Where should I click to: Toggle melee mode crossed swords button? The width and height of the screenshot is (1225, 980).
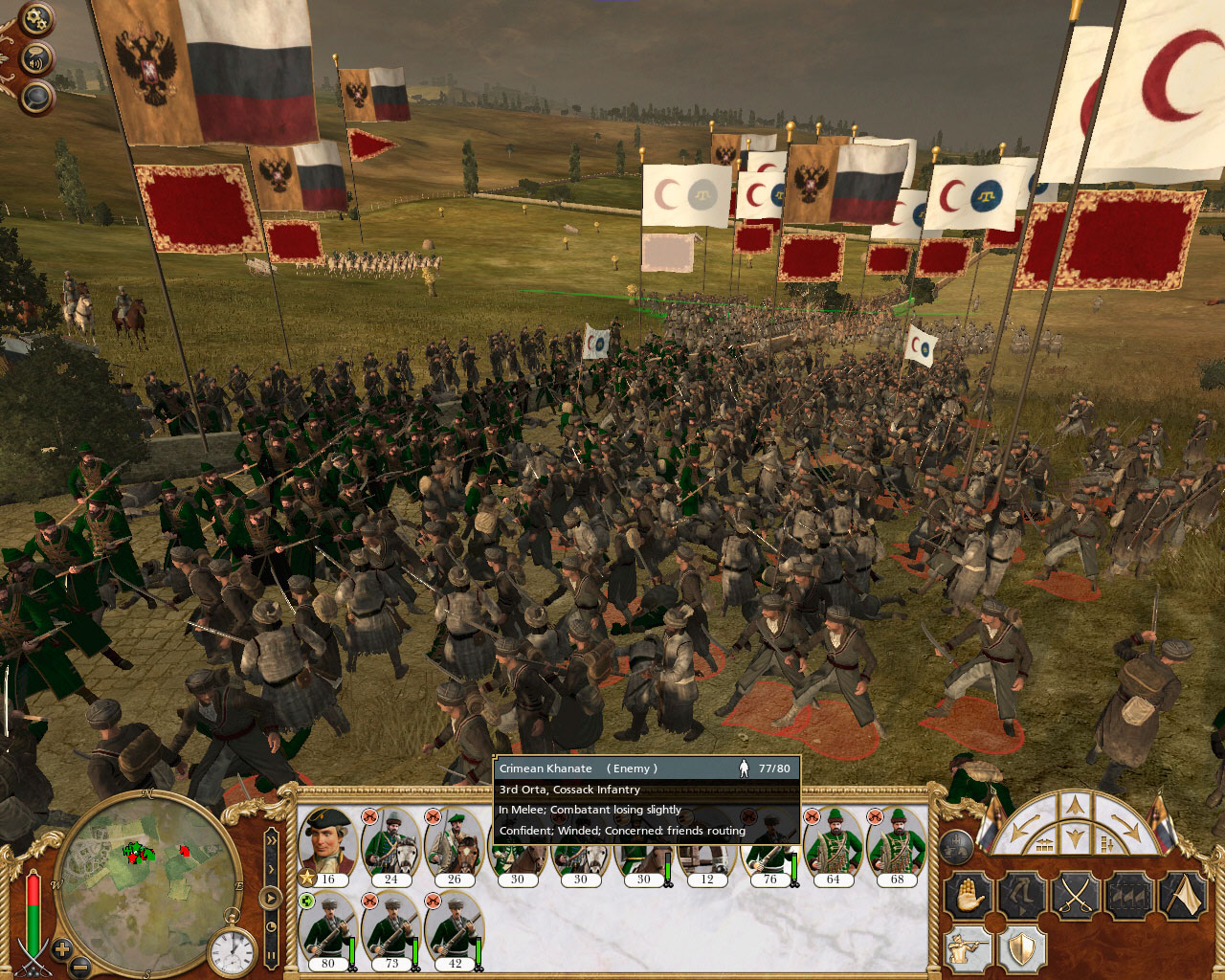1076,897
